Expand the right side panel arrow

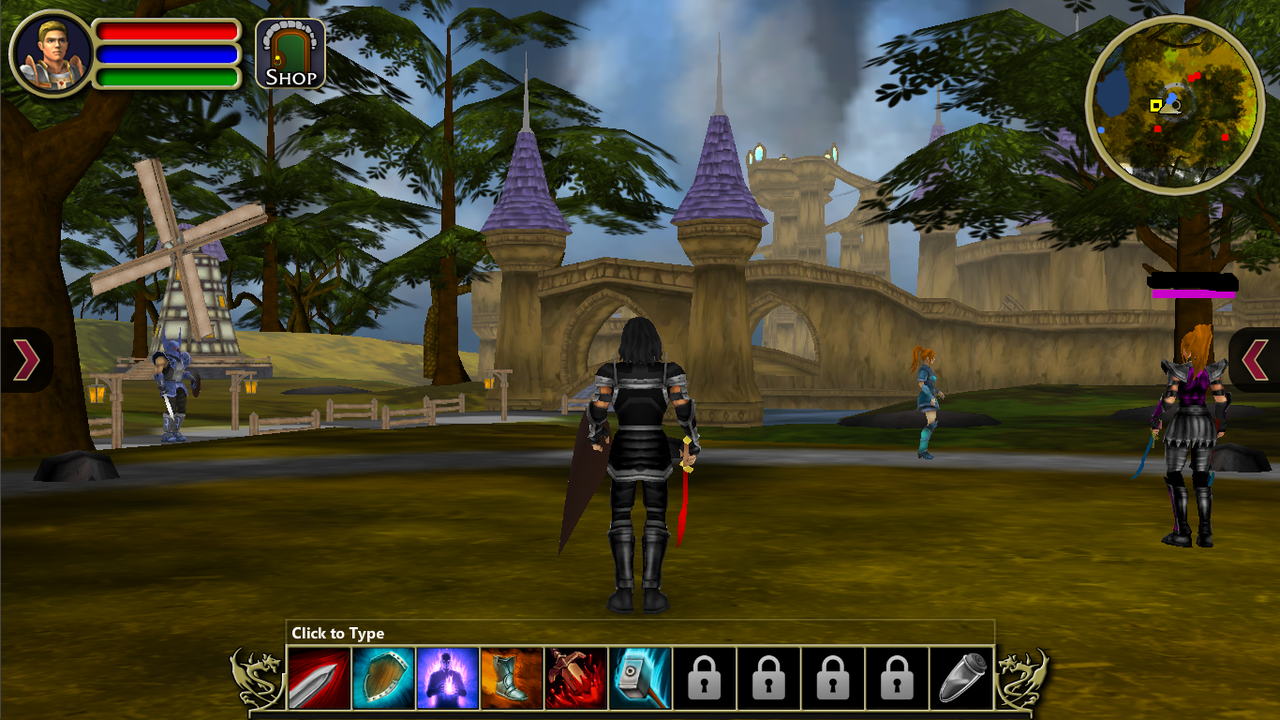1255,360
